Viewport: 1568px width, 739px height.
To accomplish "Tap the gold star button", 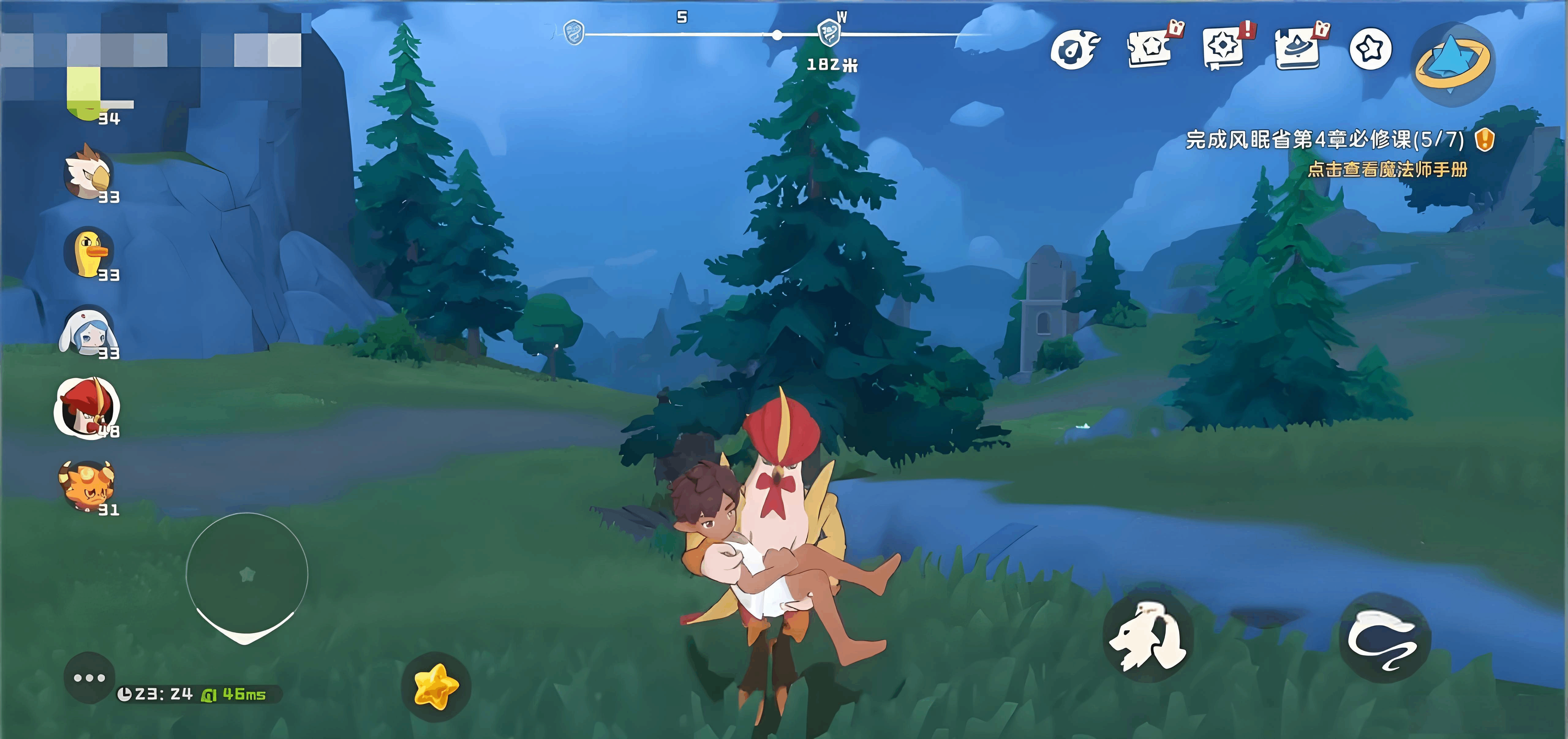I will pos(435,687).
